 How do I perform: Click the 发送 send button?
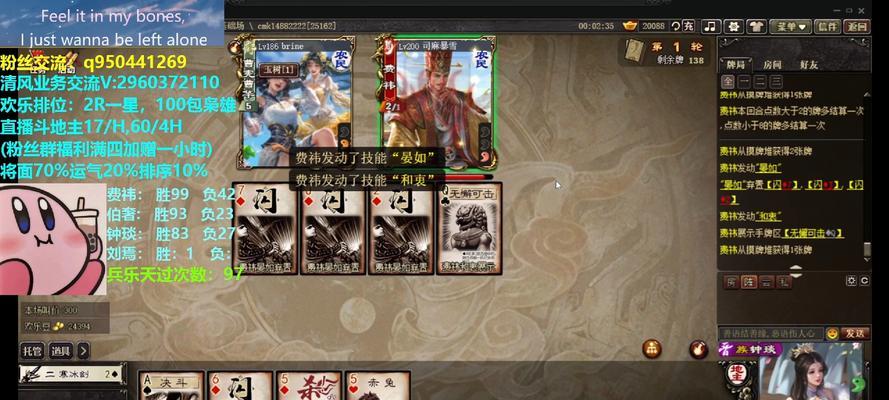coord(855,333)
